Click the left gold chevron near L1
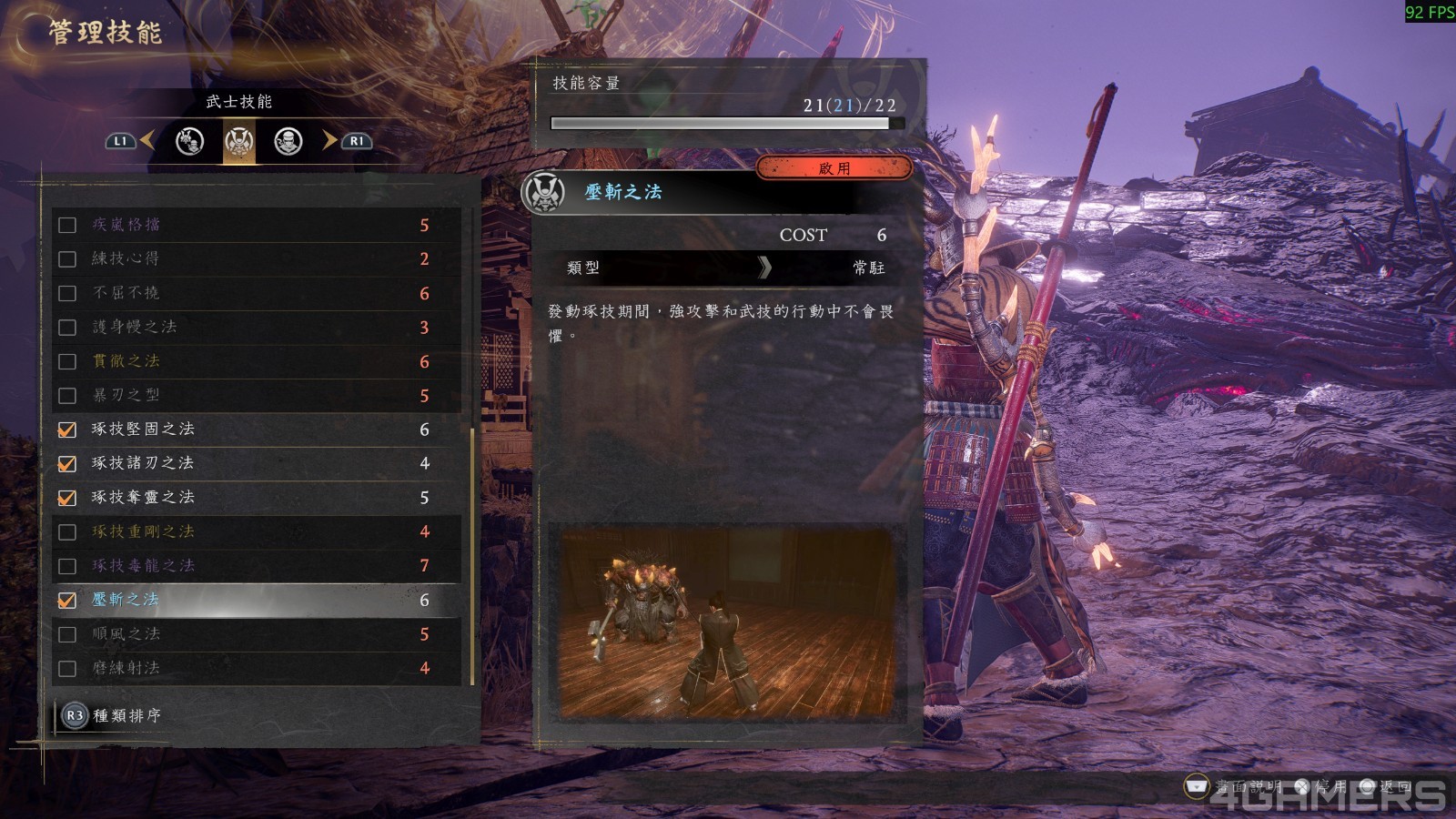The width and height of the screenshot is (1456, 819). (146, 141)
